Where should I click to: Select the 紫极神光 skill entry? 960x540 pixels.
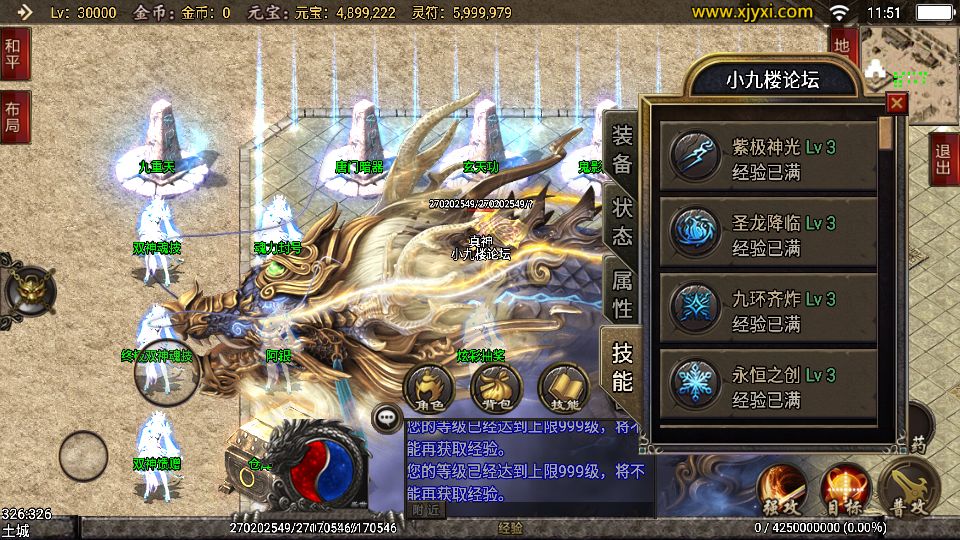click(768, 159)
